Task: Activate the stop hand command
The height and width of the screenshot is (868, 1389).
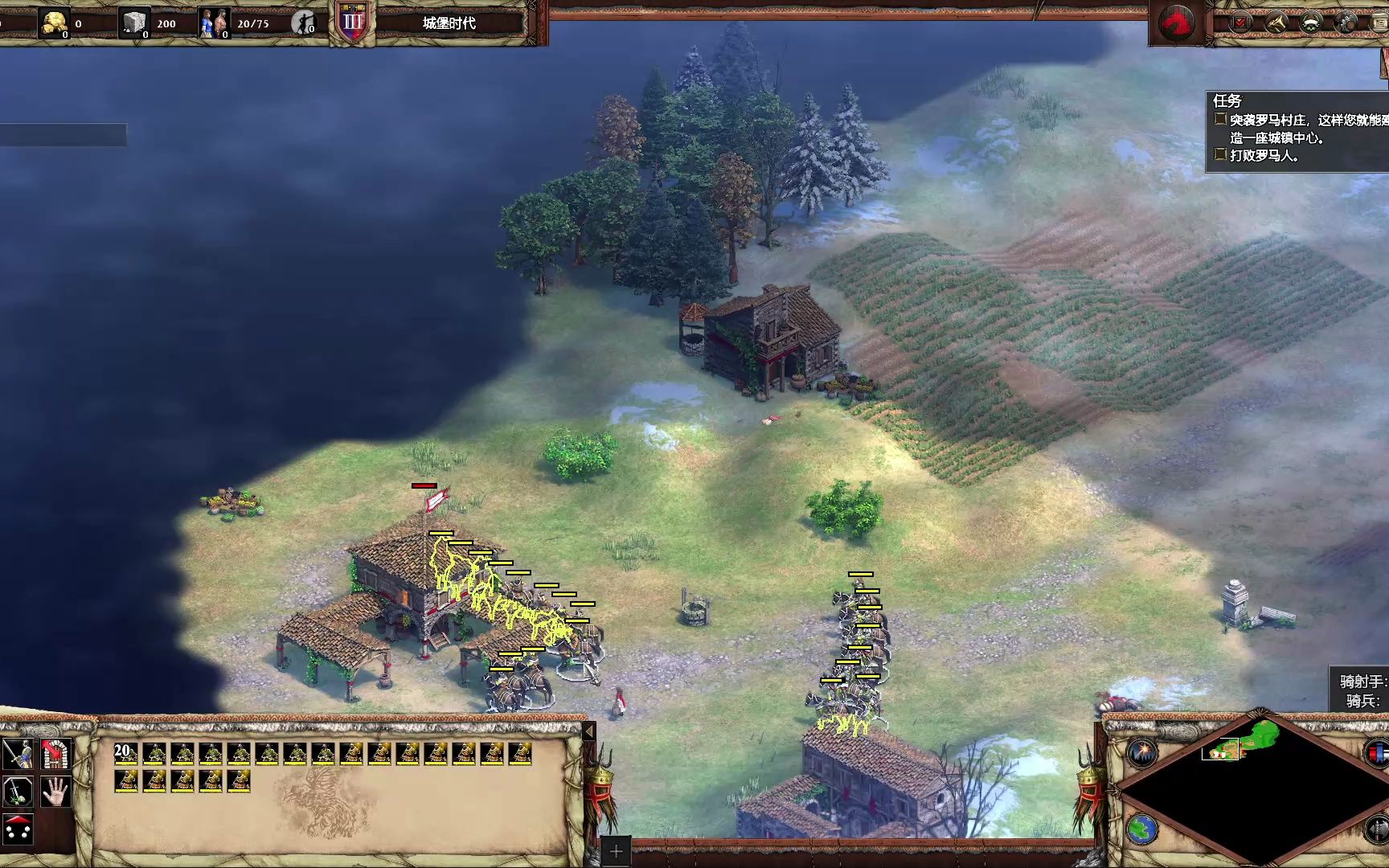Action: 55,792
